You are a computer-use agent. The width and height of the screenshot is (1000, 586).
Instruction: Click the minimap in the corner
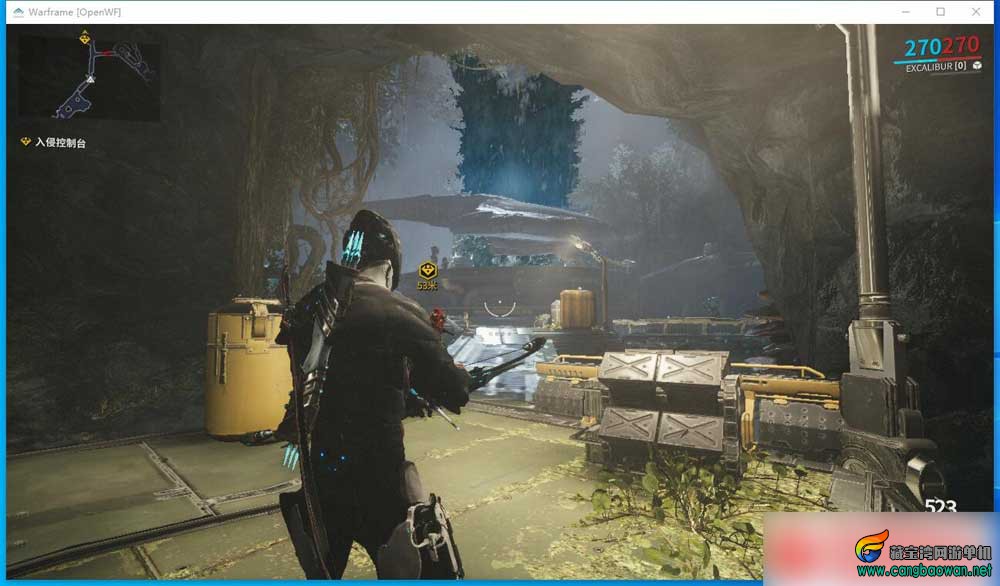pos(88,76)
